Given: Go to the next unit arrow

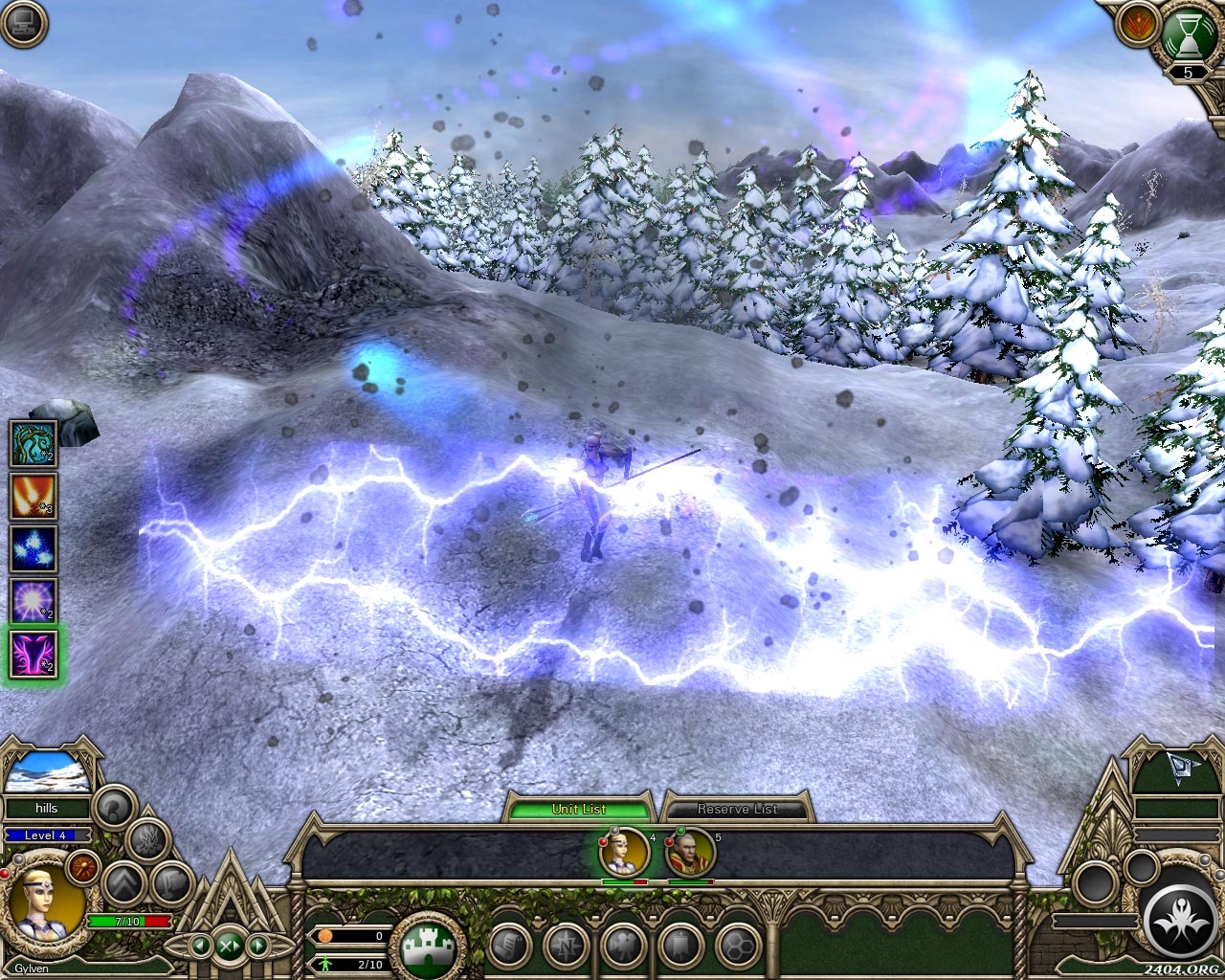Looking at the screenshot, I should click(257, 947).
